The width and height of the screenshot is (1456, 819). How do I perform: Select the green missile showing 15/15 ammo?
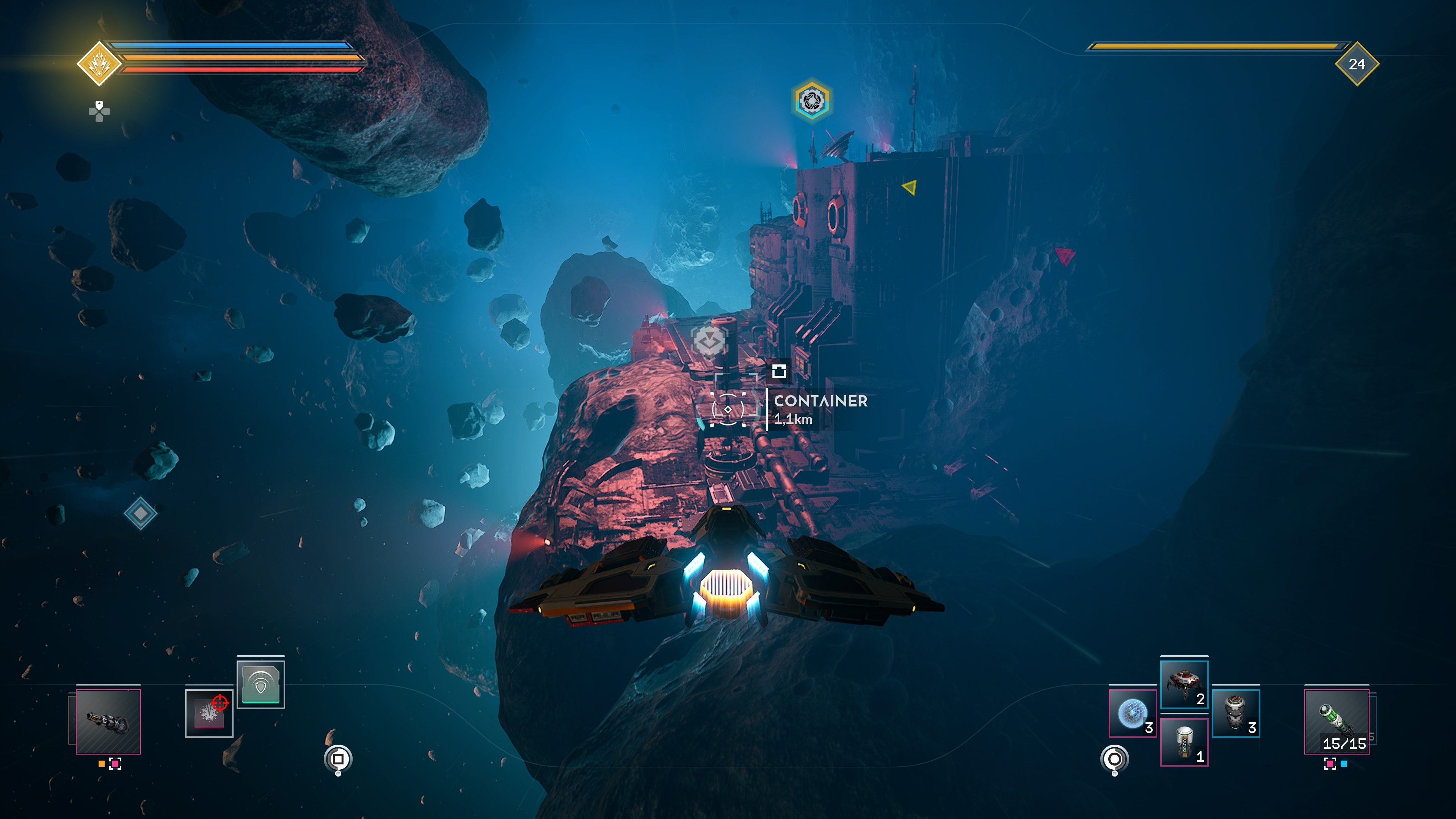[1337, 721]
